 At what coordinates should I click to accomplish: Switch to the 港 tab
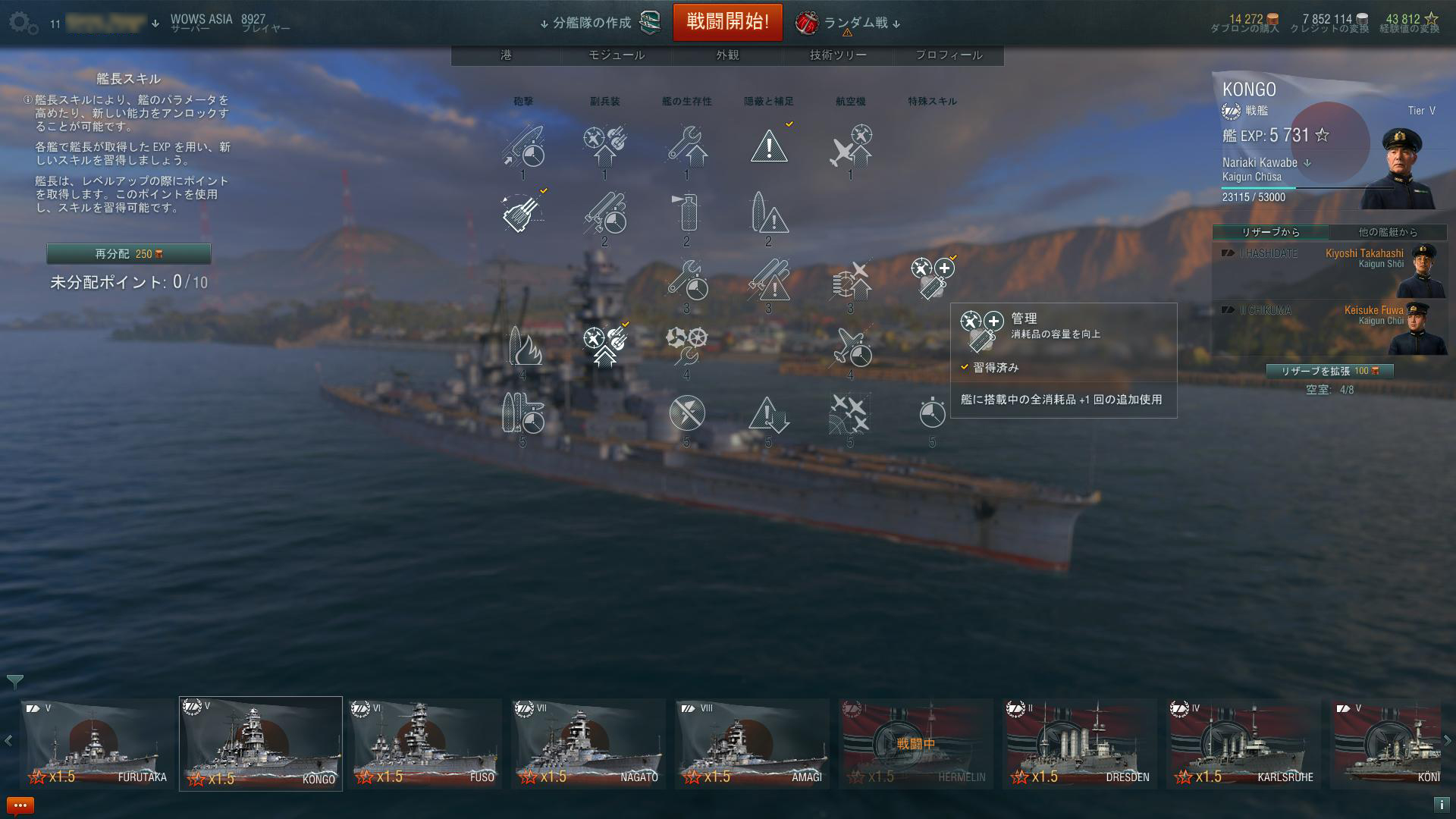[x=506, y=55]
